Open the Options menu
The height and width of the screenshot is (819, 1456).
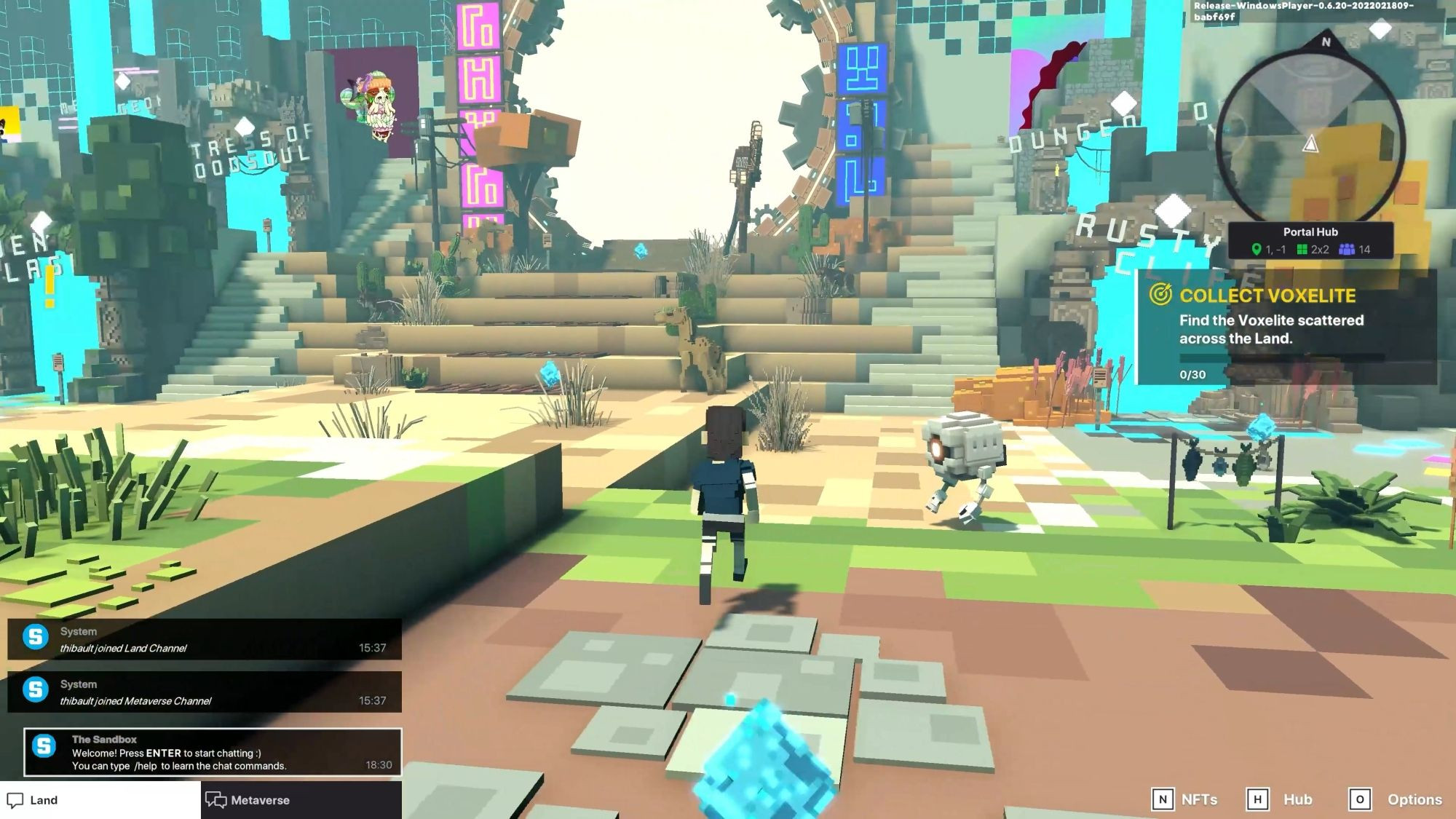click(x=1395, y=799)
